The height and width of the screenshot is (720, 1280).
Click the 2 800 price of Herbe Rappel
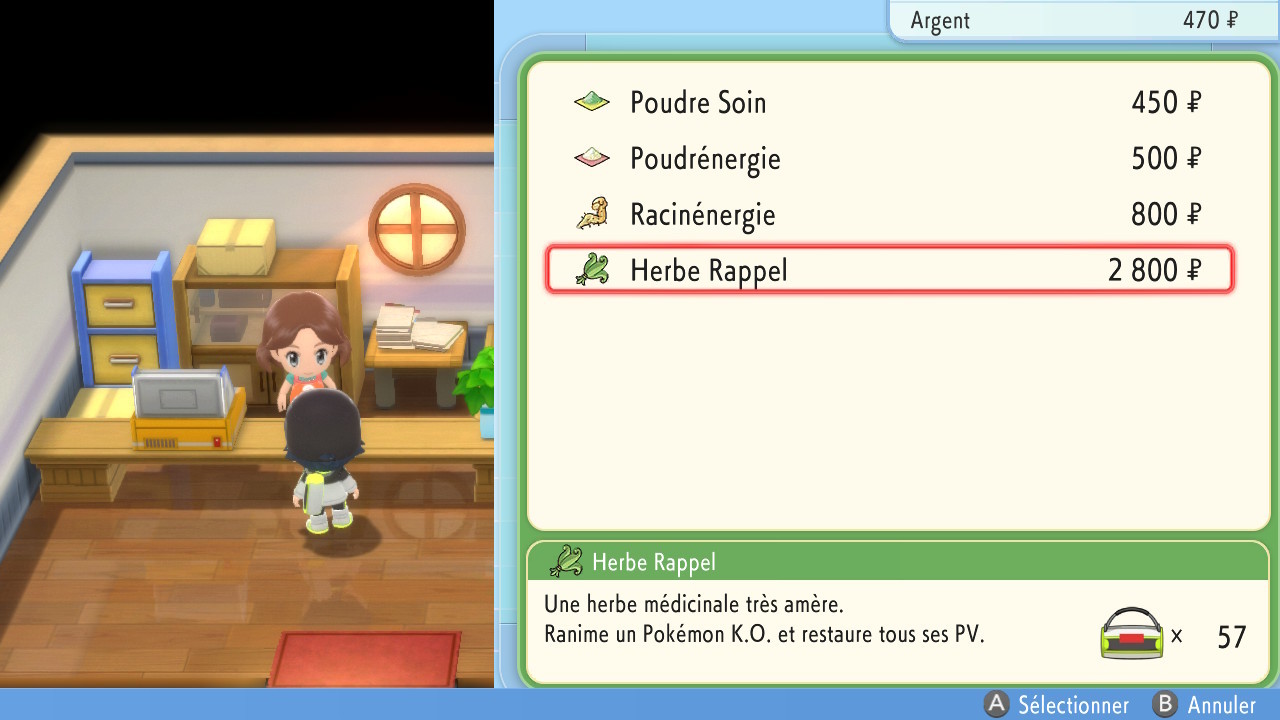1155,269
